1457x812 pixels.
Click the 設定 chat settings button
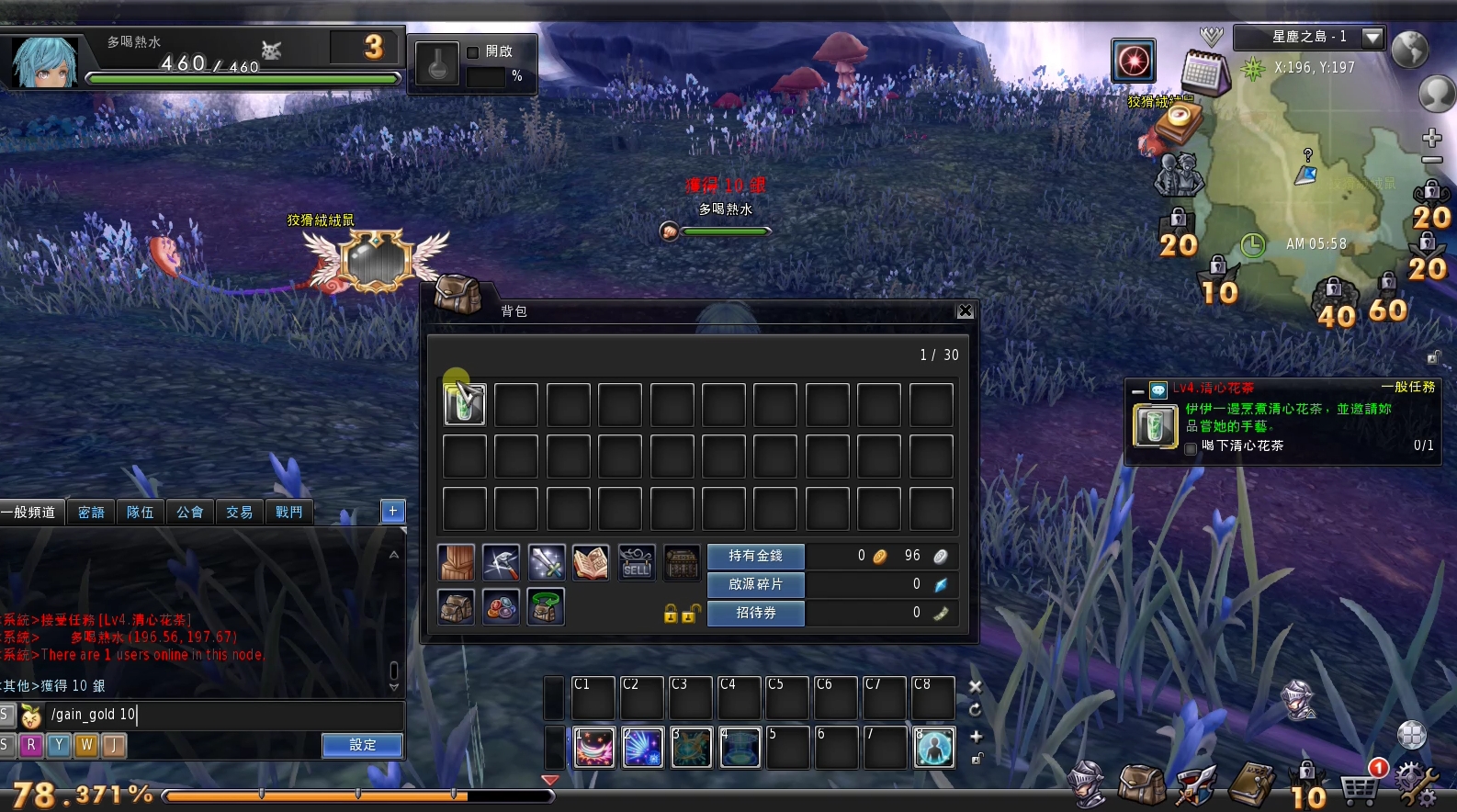point(362,745)
